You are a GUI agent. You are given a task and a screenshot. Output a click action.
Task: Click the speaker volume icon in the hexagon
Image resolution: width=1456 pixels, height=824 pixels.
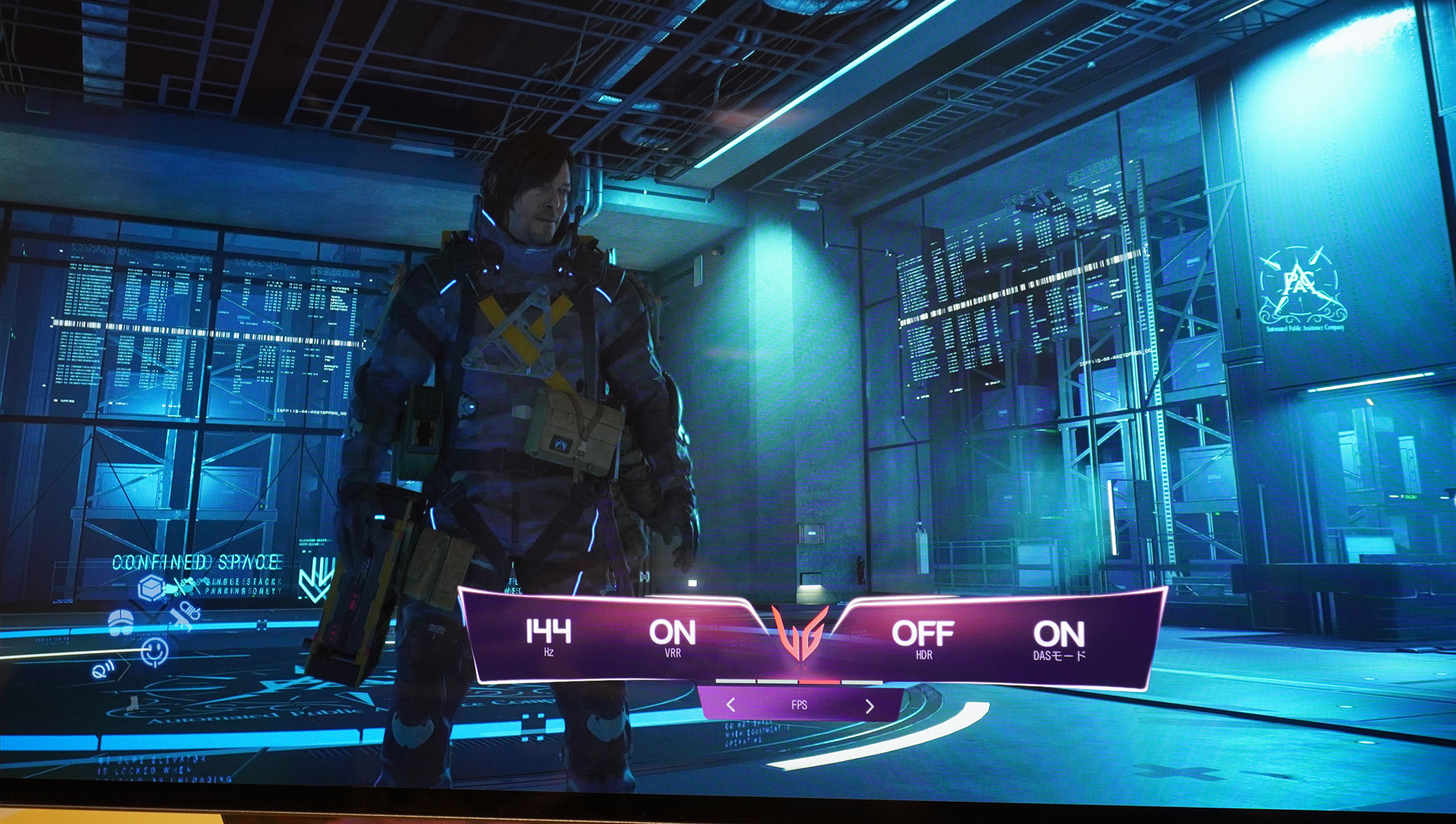click(x=103, y=670)
